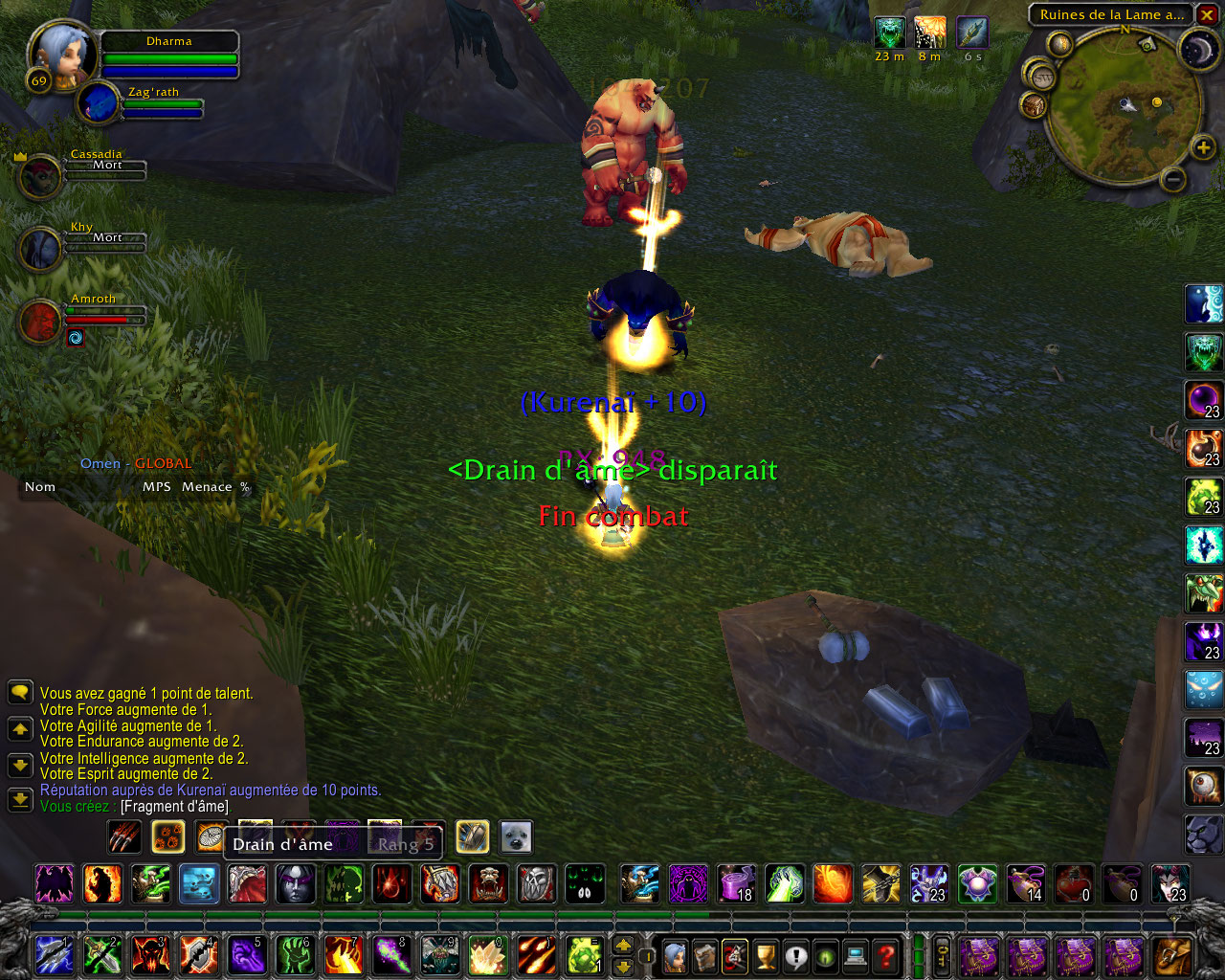Open the chat bubble menu button

coord(20,692)
